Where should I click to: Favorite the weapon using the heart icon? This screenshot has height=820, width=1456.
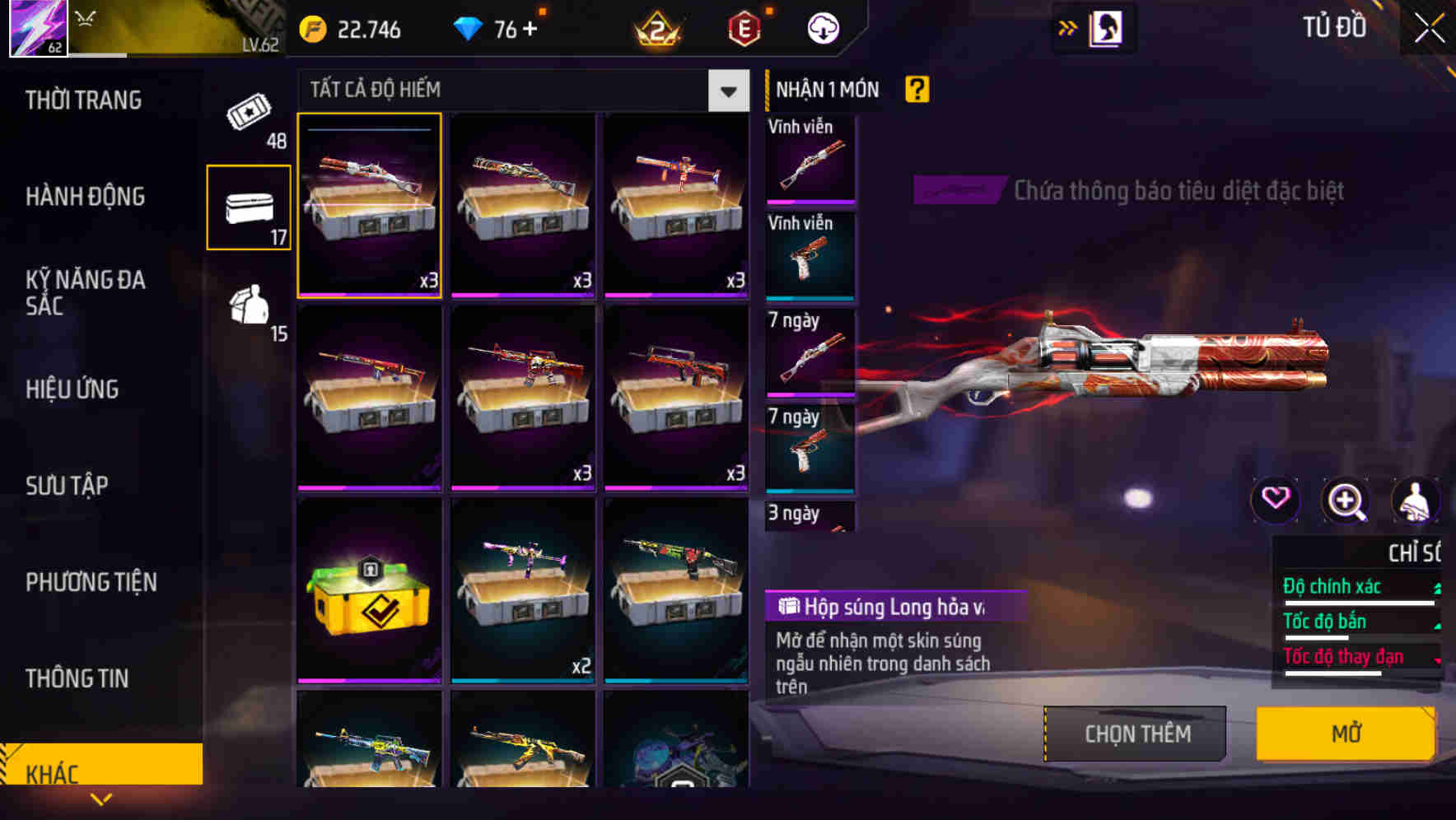click(x=1277, y=501)
